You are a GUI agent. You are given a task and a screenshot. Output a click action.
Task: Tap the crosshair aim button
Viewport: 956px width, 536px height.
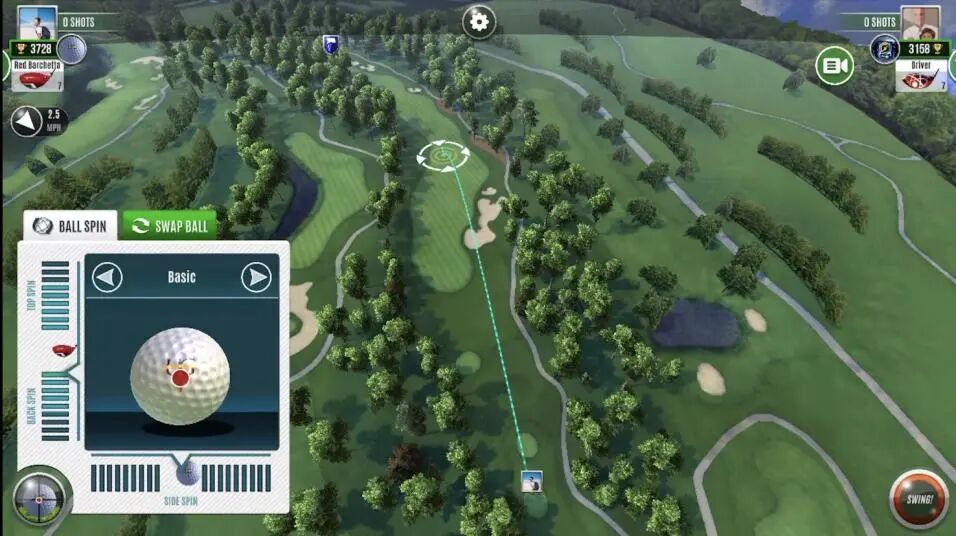40,497
